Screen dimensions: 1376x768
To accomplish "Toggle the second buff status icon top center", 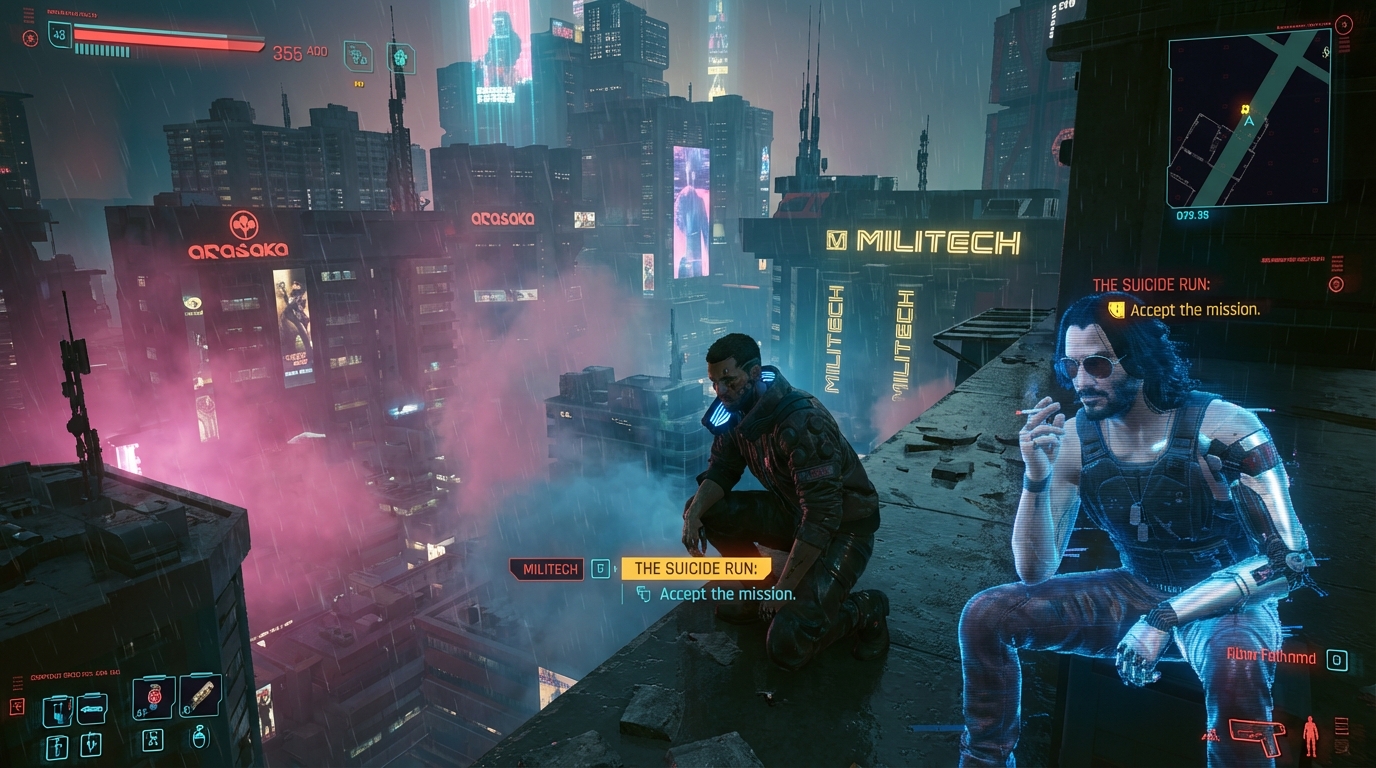I will point(400,56).
